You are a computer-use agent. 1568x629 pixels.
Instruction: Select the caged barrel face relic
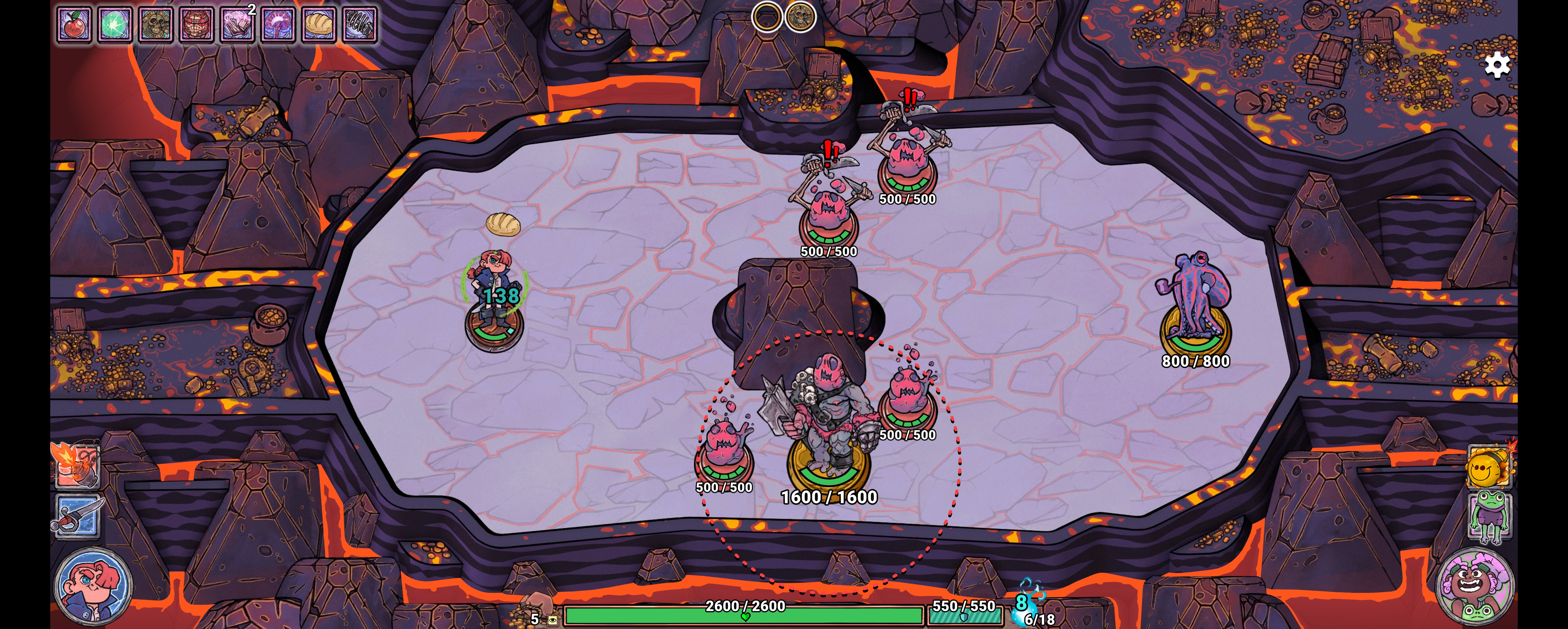pos(197,25)
